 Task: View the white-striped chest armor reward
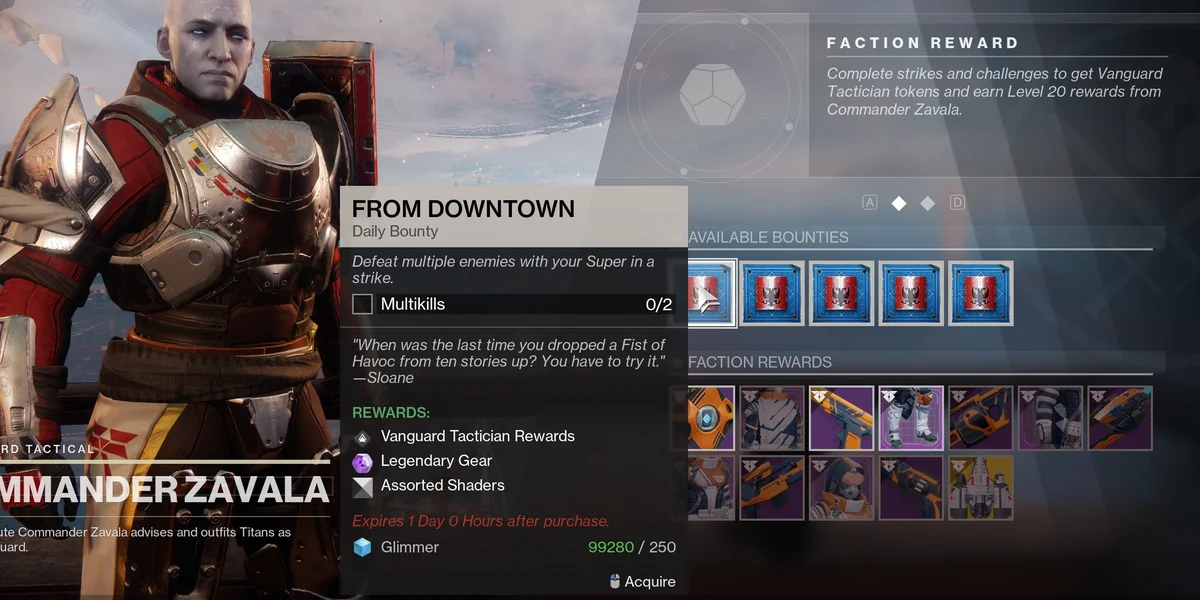pos(772,418)
